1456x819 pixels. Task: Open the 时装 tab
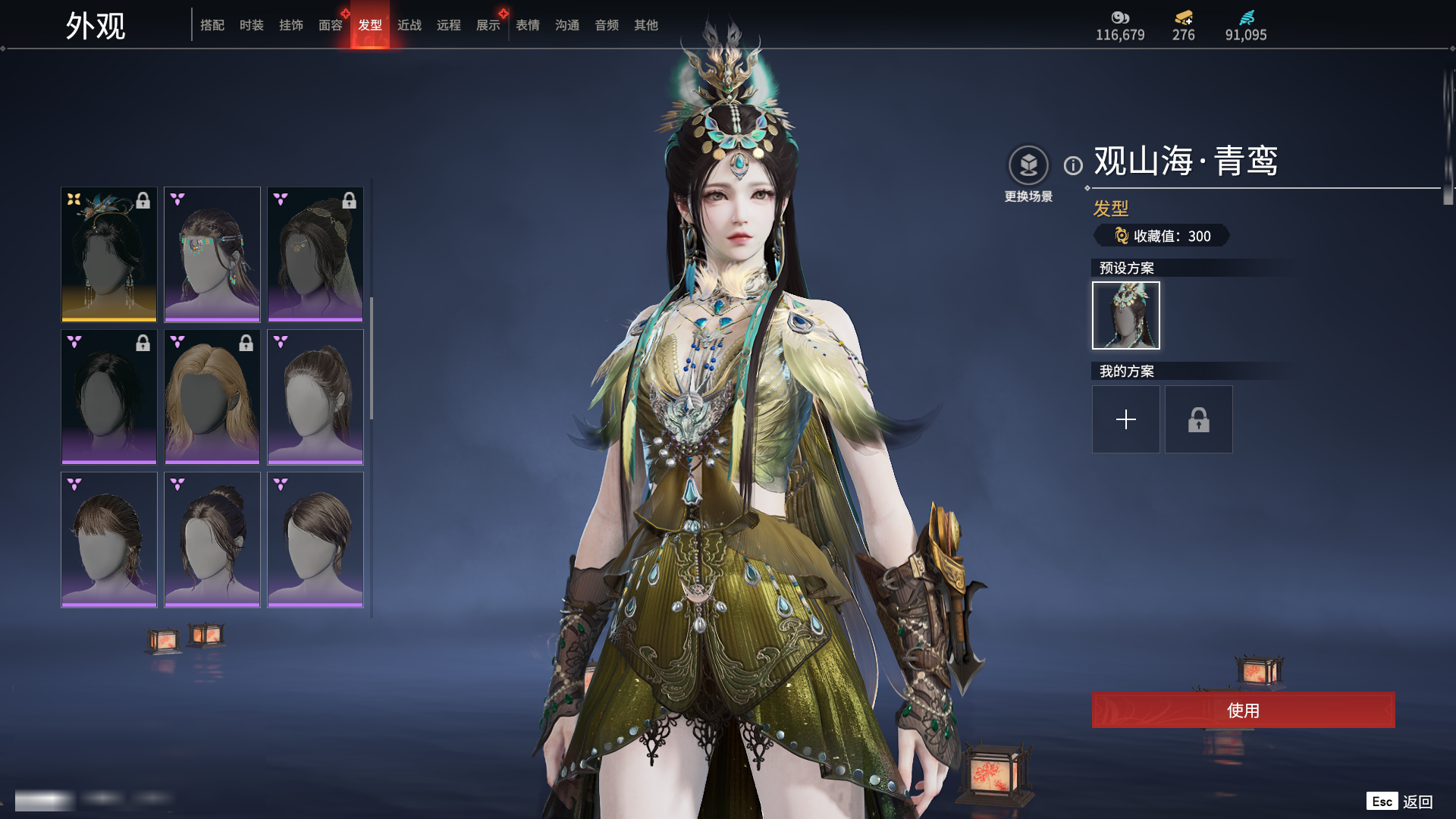tap(252, 25)
